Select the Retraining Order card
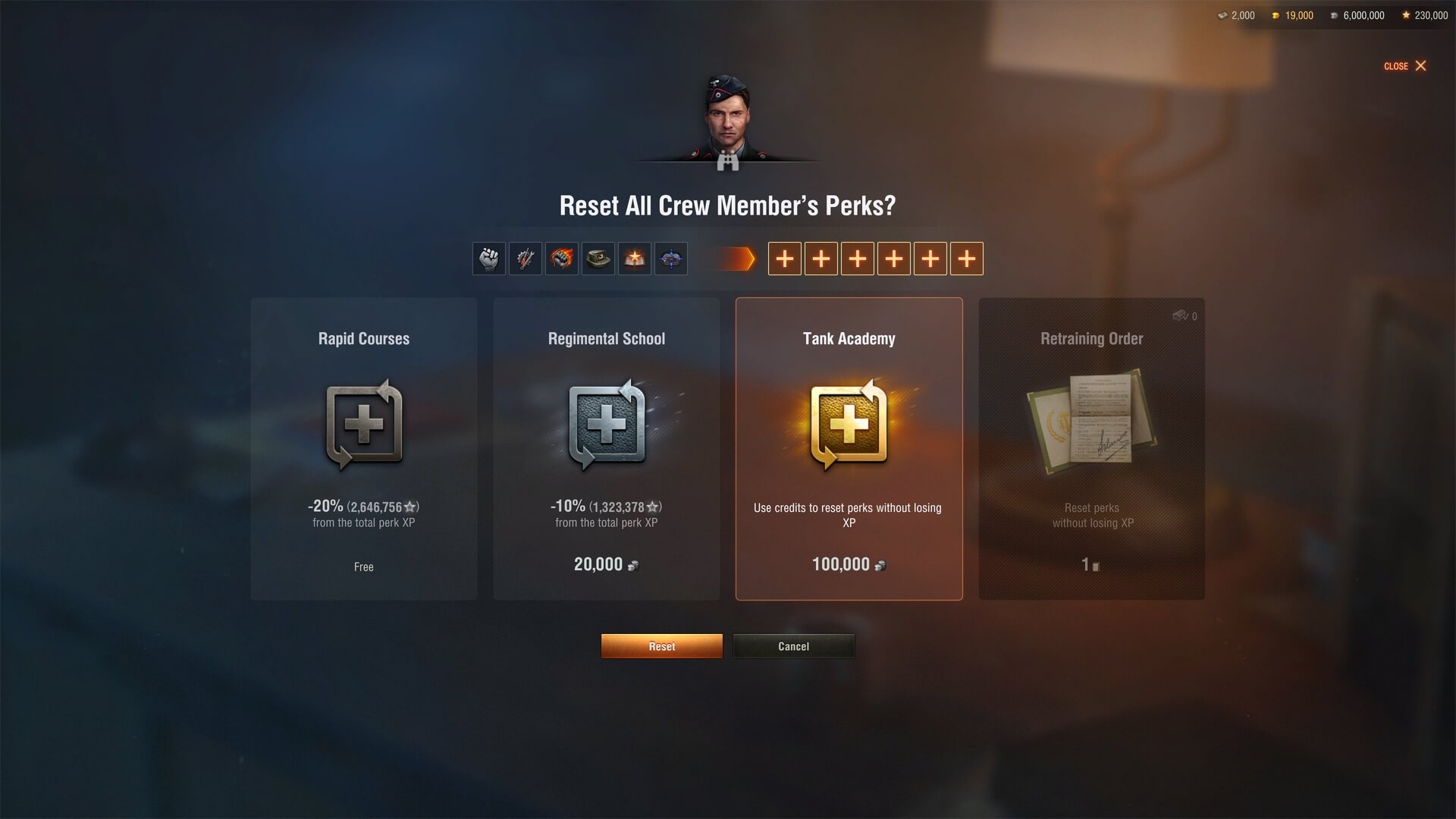Screen dimensions: 1456x819 tap(1091, 449)
